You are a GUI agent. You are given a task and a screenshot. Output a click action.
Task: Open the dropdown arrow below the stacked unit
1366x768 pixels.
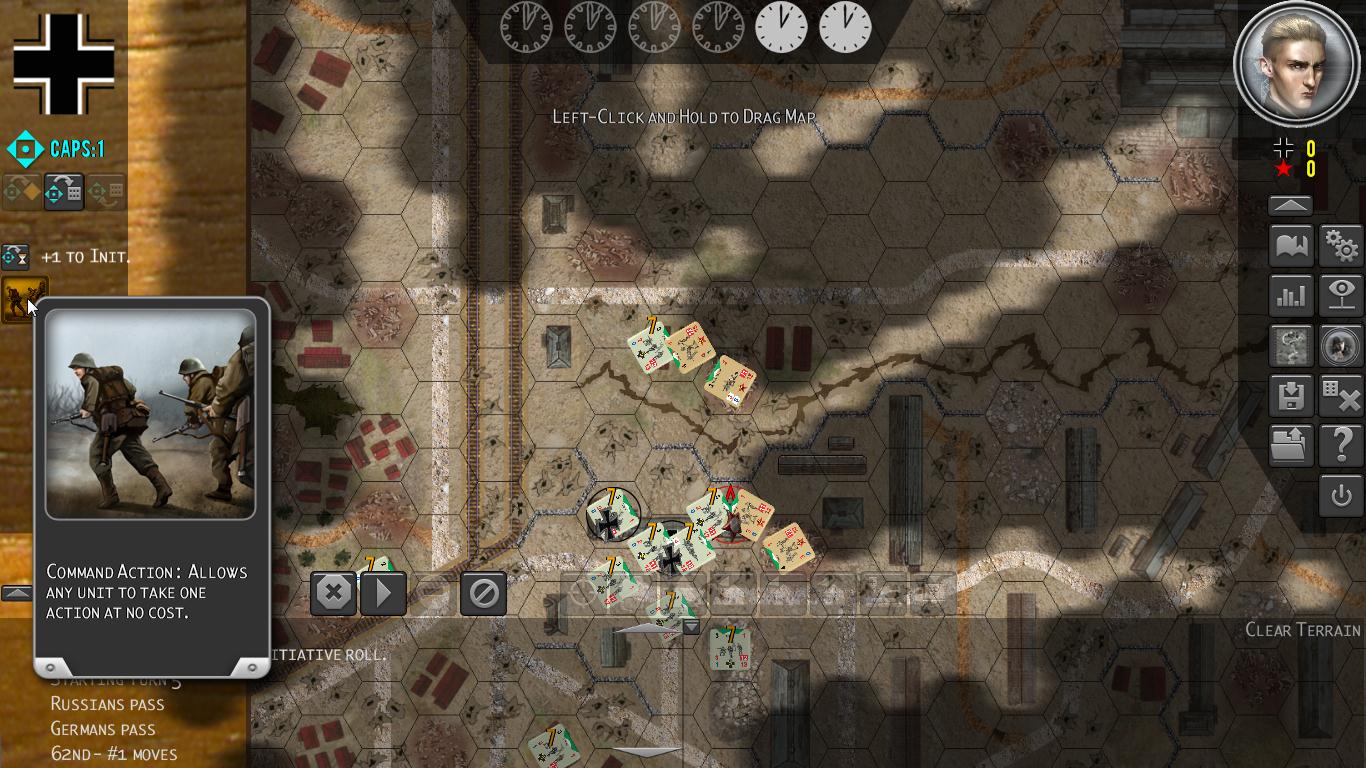pyautogui.click(x=690, y=625)
